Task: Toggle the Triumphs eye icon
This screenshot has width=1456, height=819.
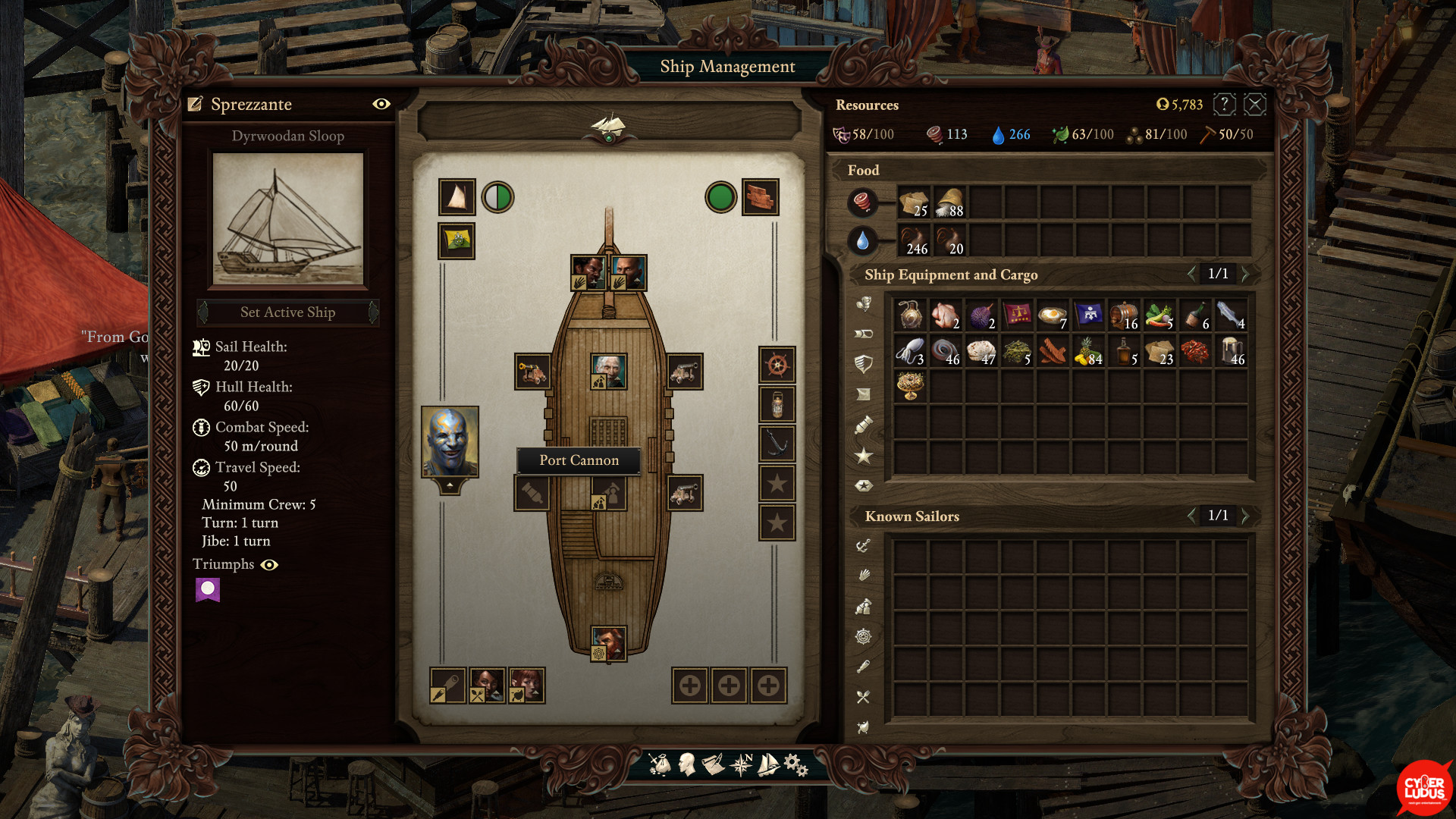Action: (x=269, y=565)
